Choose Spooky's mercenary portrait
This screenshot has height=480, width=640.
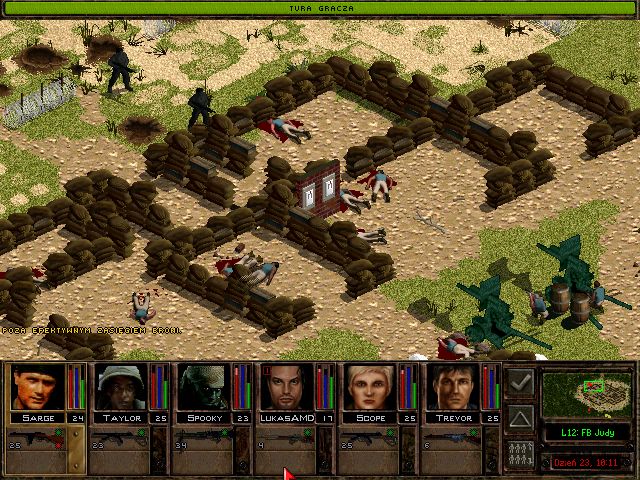coord(204,387)
